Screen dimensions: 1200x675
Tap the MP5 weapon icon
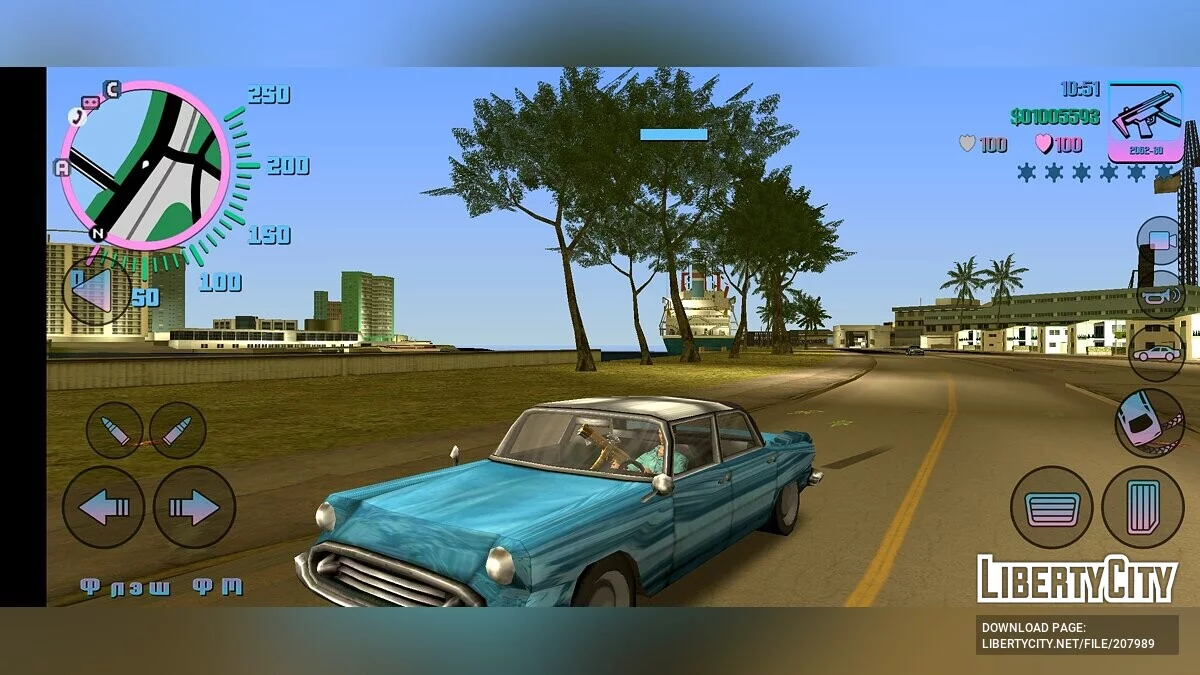tap(1145, 121)
